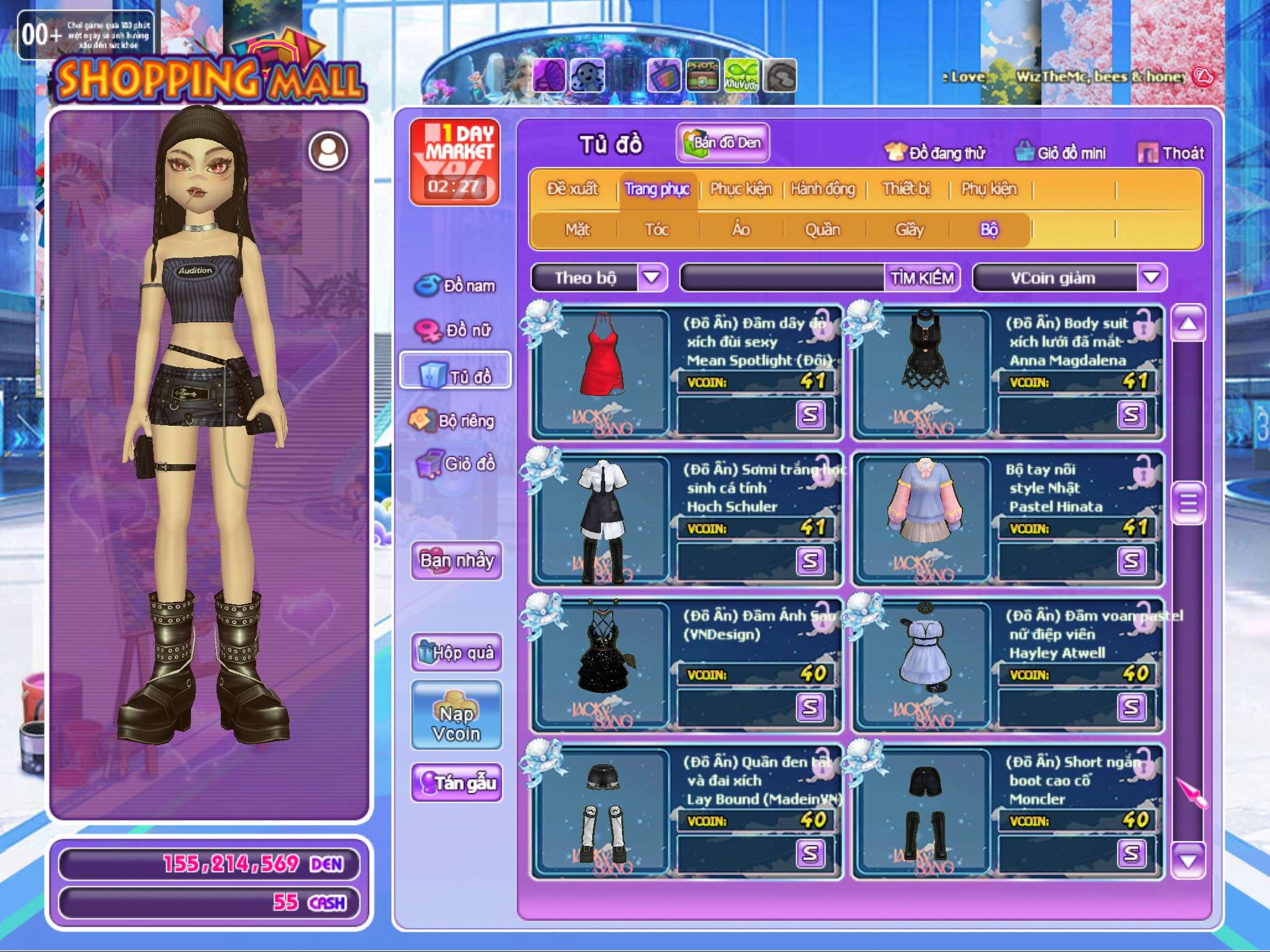Choose the Tóc hair subcategory
1270x952 pixels.
(x=657, y=230)
